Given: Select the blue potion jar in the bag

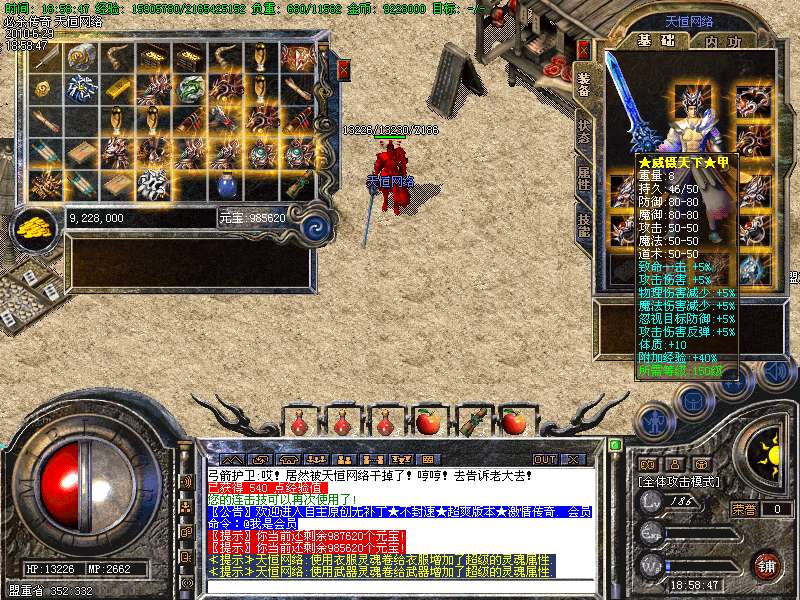Looking at the screenshot, I should click(226, 185).
